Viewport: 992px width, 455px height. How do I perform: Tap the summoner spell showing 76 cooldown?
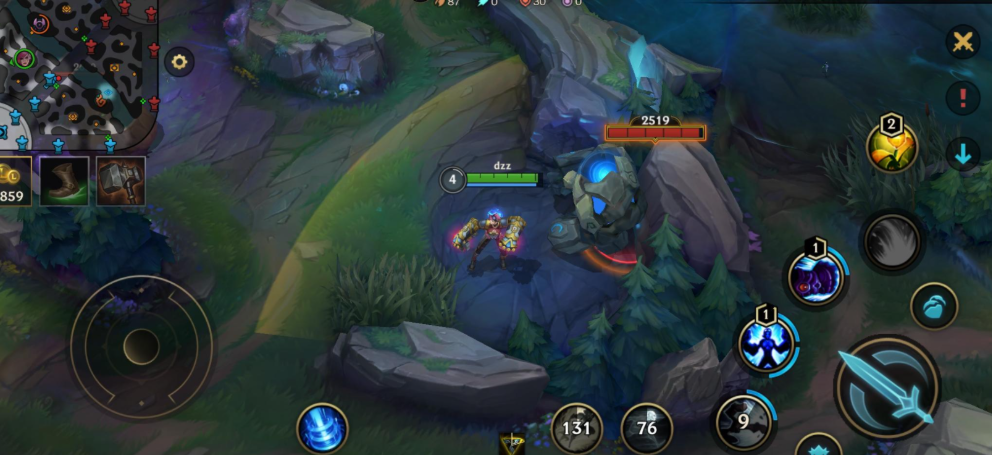[646, 428]
